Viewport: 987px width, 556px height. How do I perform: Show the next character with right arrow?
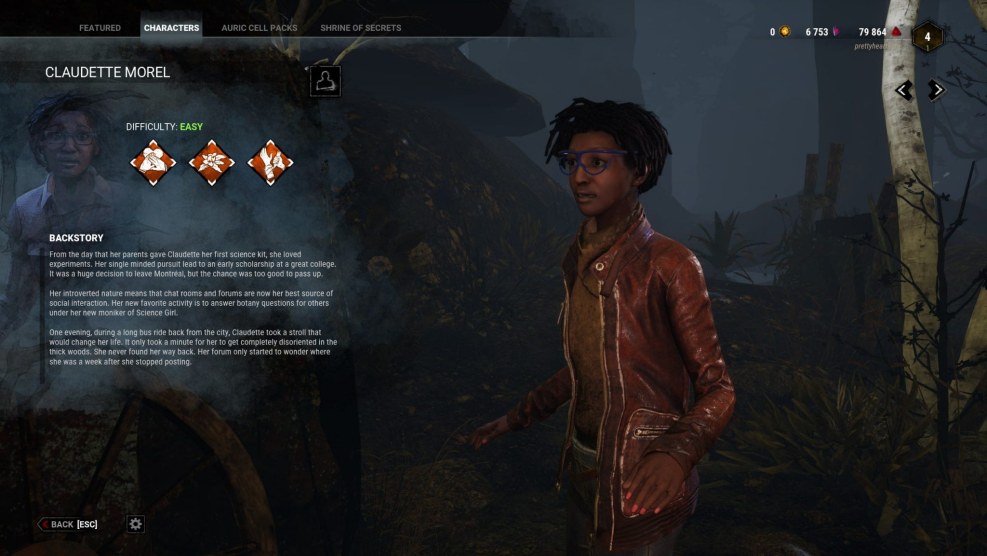pos(936,90)
